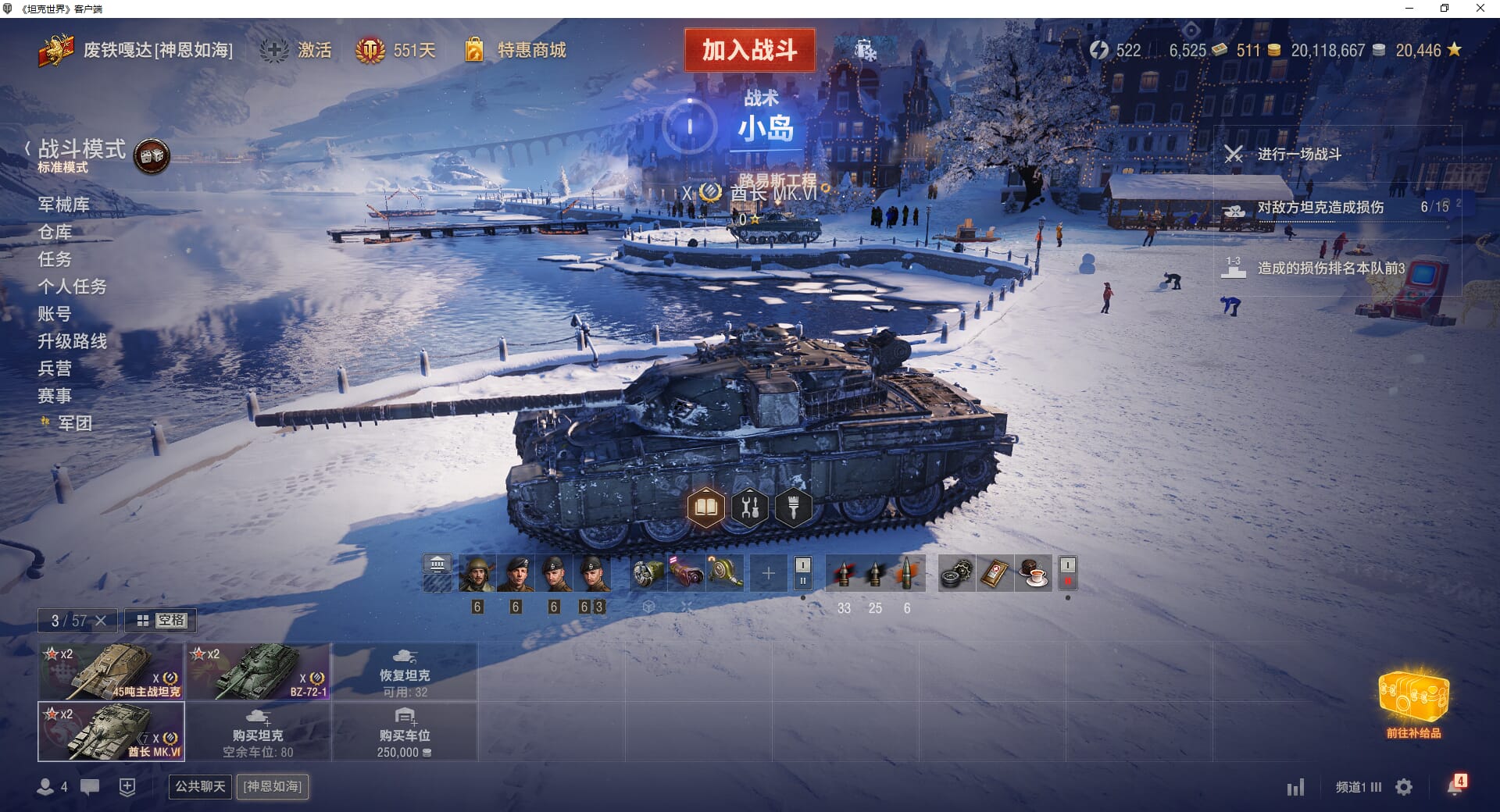The image size is (1500, 812).
Task: Buy a new vehicle slot for 250,000
Action: 405,732
